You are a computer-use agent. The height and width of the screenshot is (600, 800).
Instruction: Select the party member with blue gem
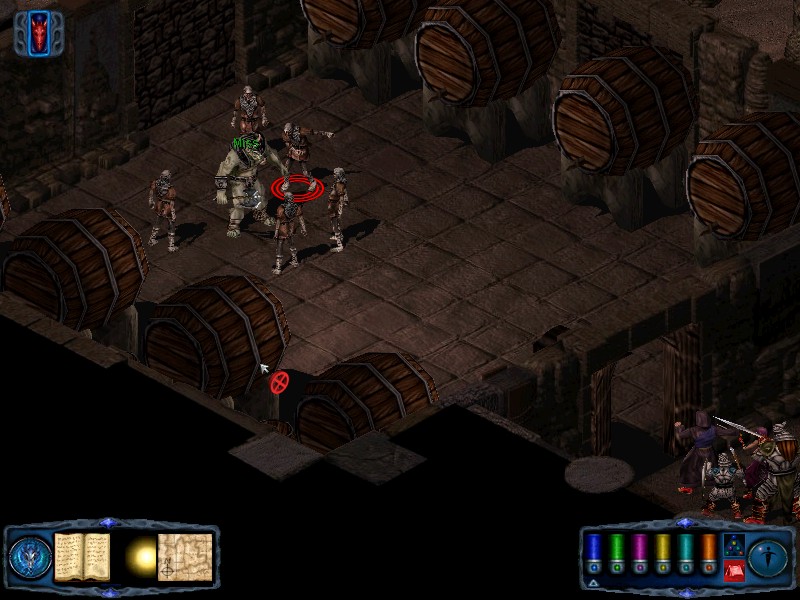592,553
